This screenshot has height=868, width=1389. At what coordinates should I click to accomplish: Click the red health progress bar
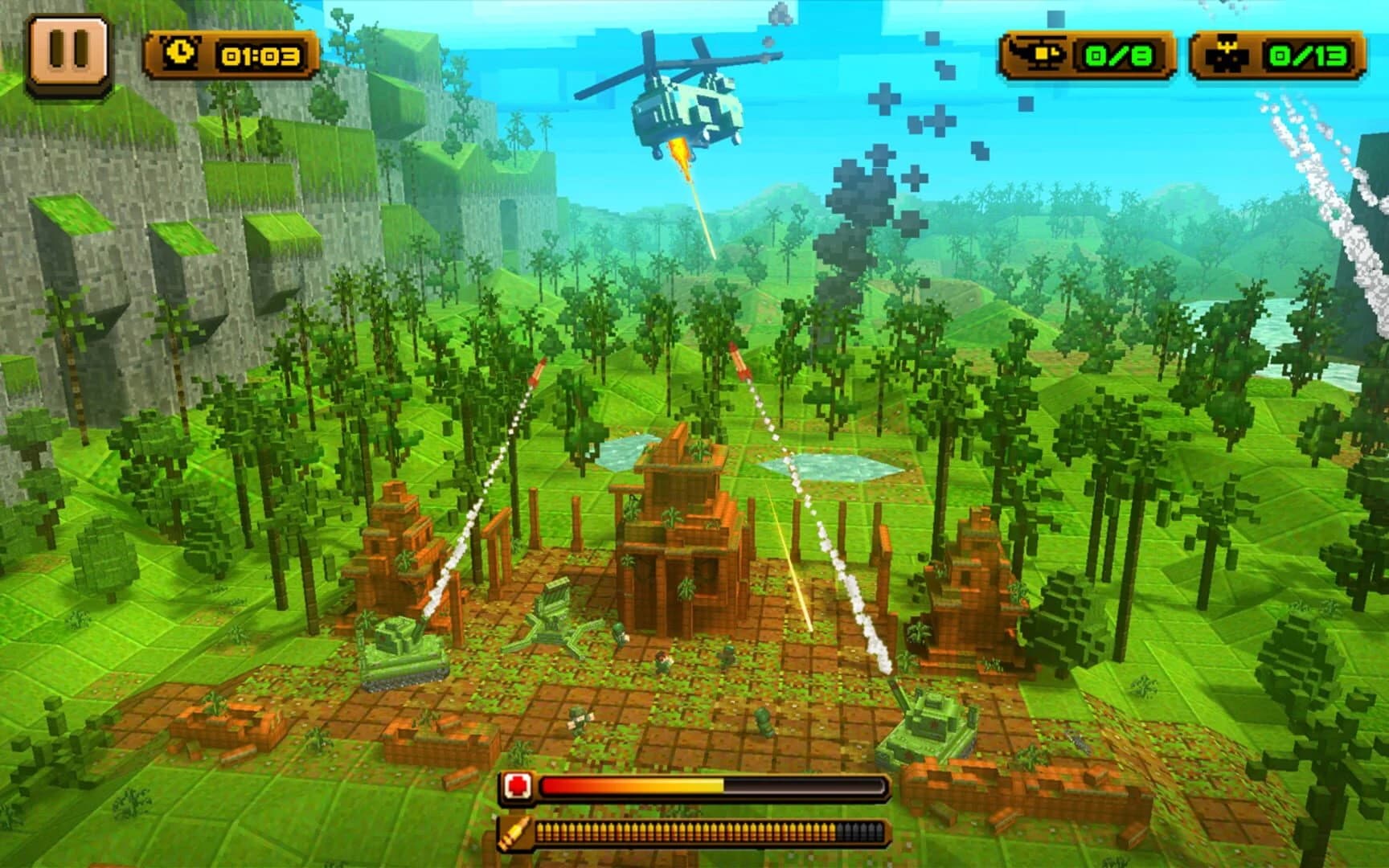pyautogui.click(x=715, y=784)
